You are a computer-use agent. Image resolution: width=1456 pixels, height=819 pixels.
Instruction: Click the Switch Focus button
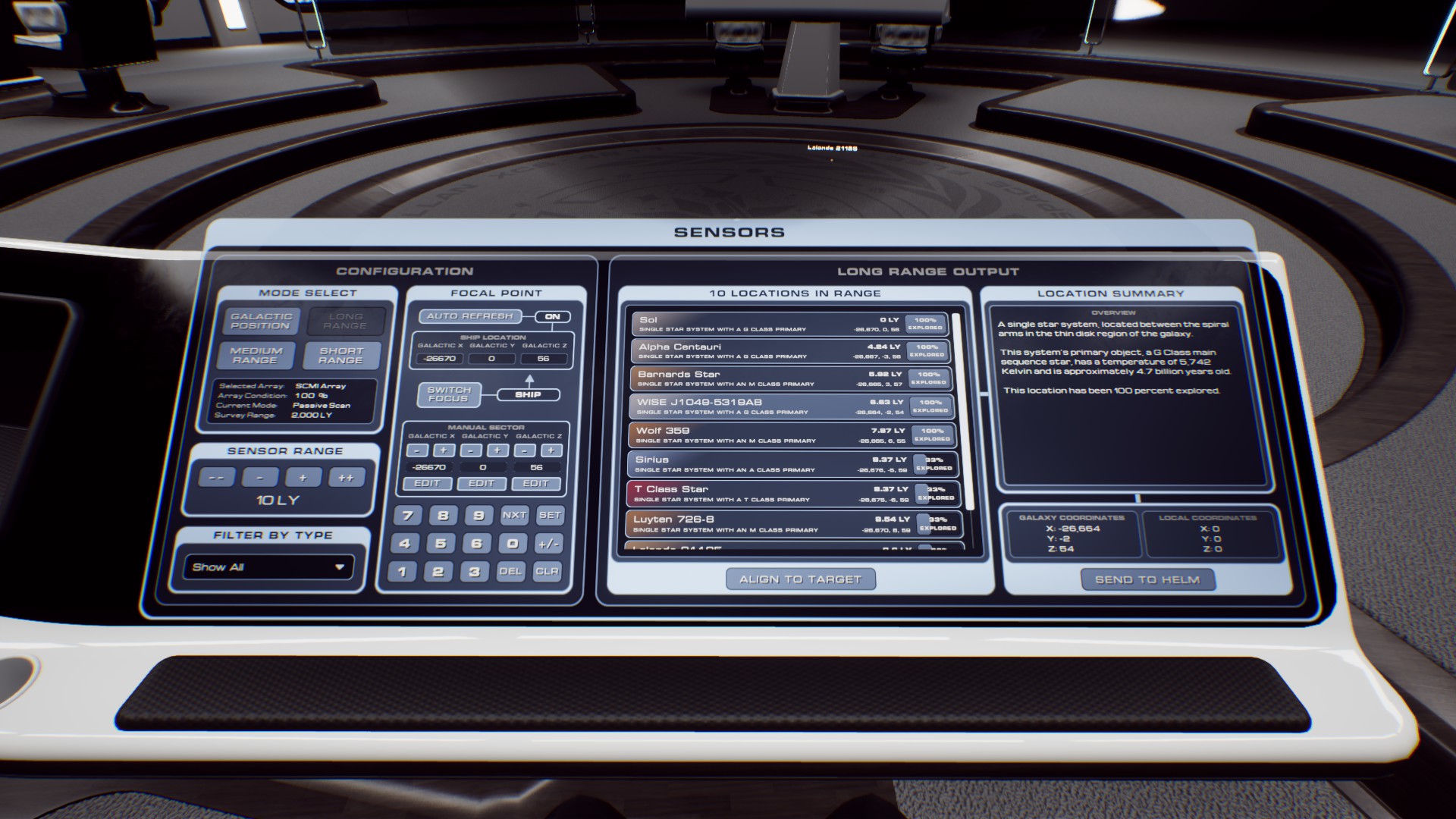[x=449, y=394]
